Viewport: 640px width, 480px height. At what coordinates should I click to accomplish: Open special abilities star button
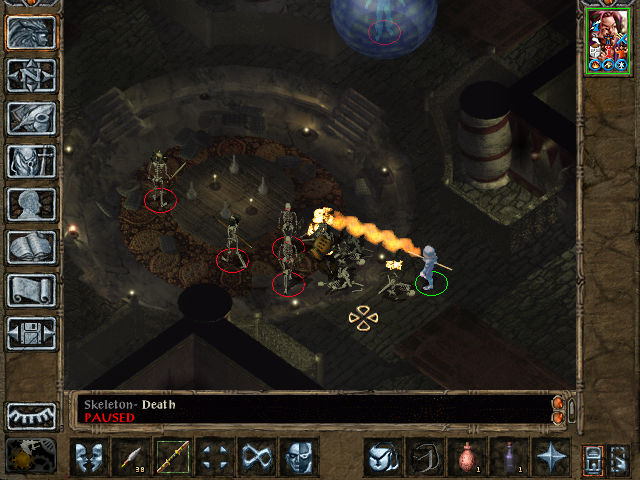[550, 457]
